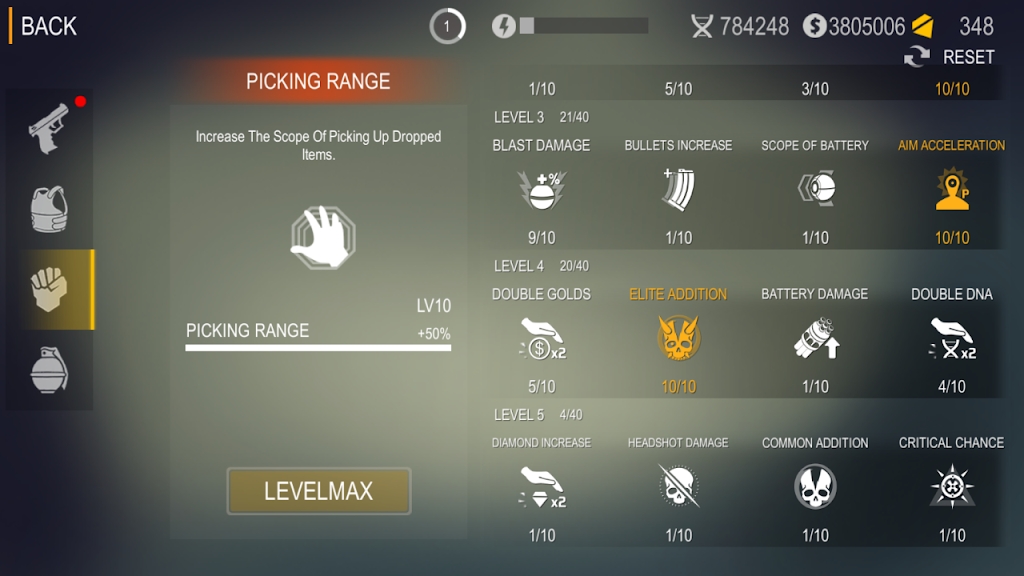Open the body armor tab

coord(49,208)
